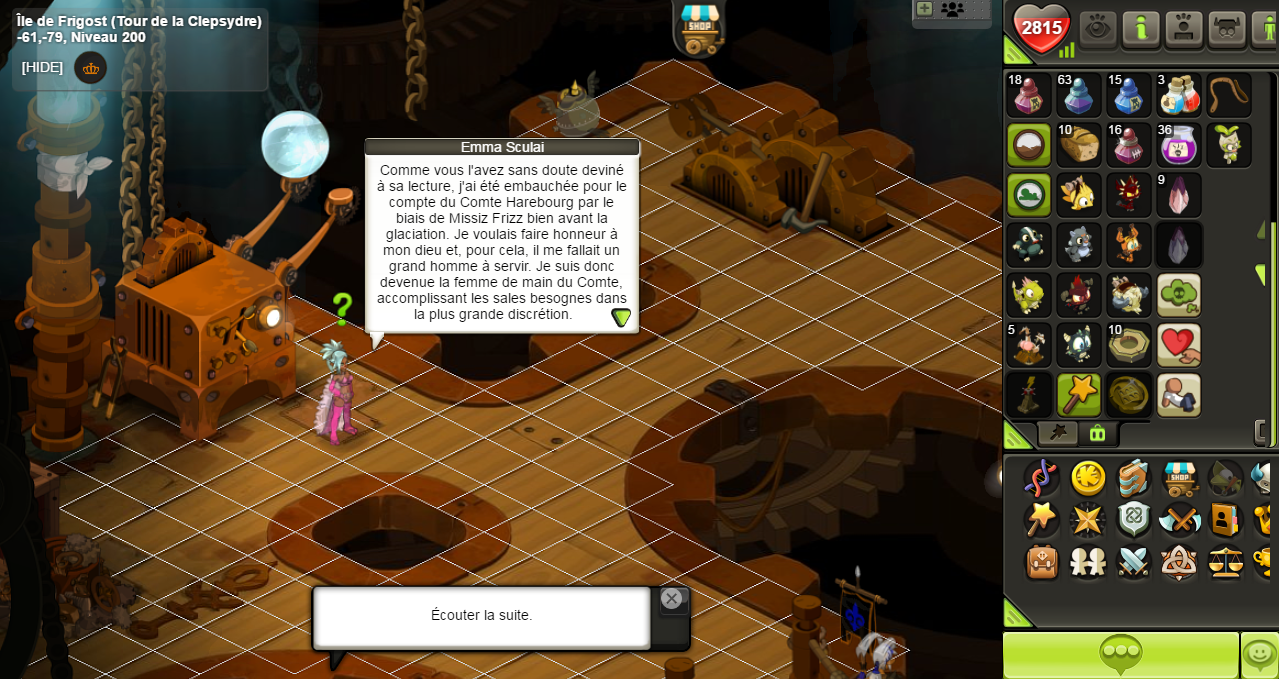Close the dialogue reply box

(x=671, y=599)
